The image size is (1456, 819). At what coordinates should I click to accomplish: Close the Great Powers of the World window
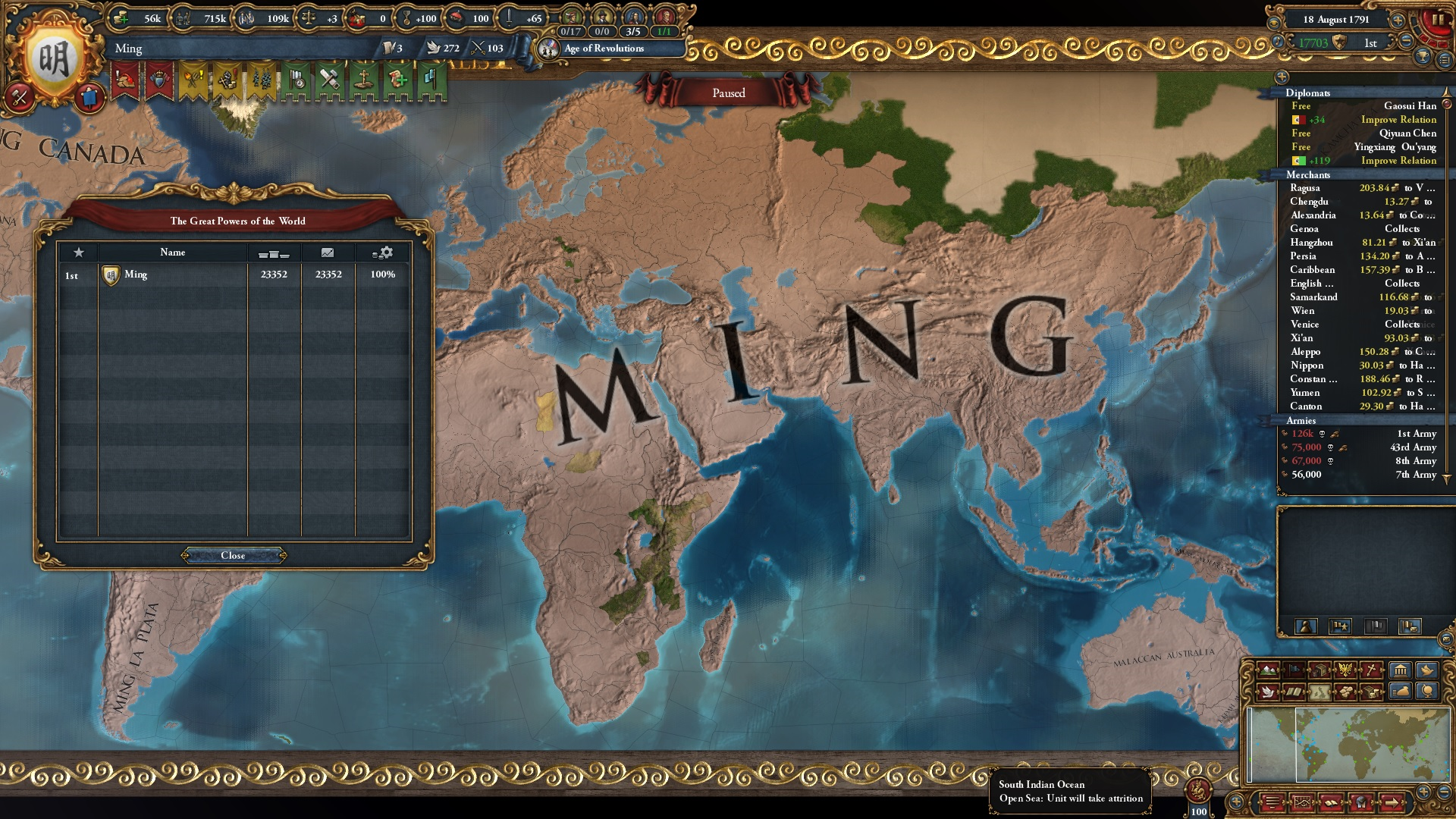(233, 555)
